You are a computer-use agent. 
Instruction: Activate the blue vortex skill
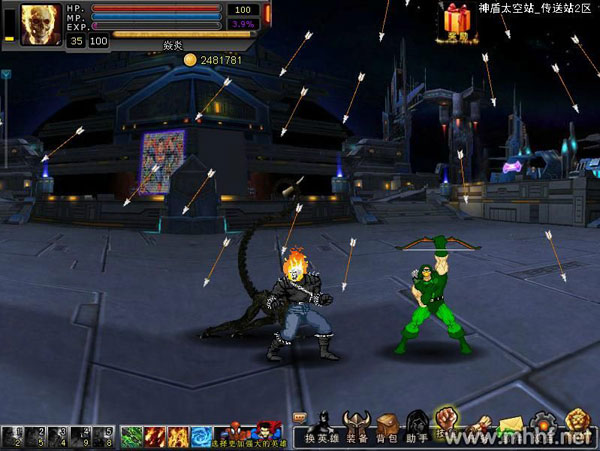[x=201, y=436]
